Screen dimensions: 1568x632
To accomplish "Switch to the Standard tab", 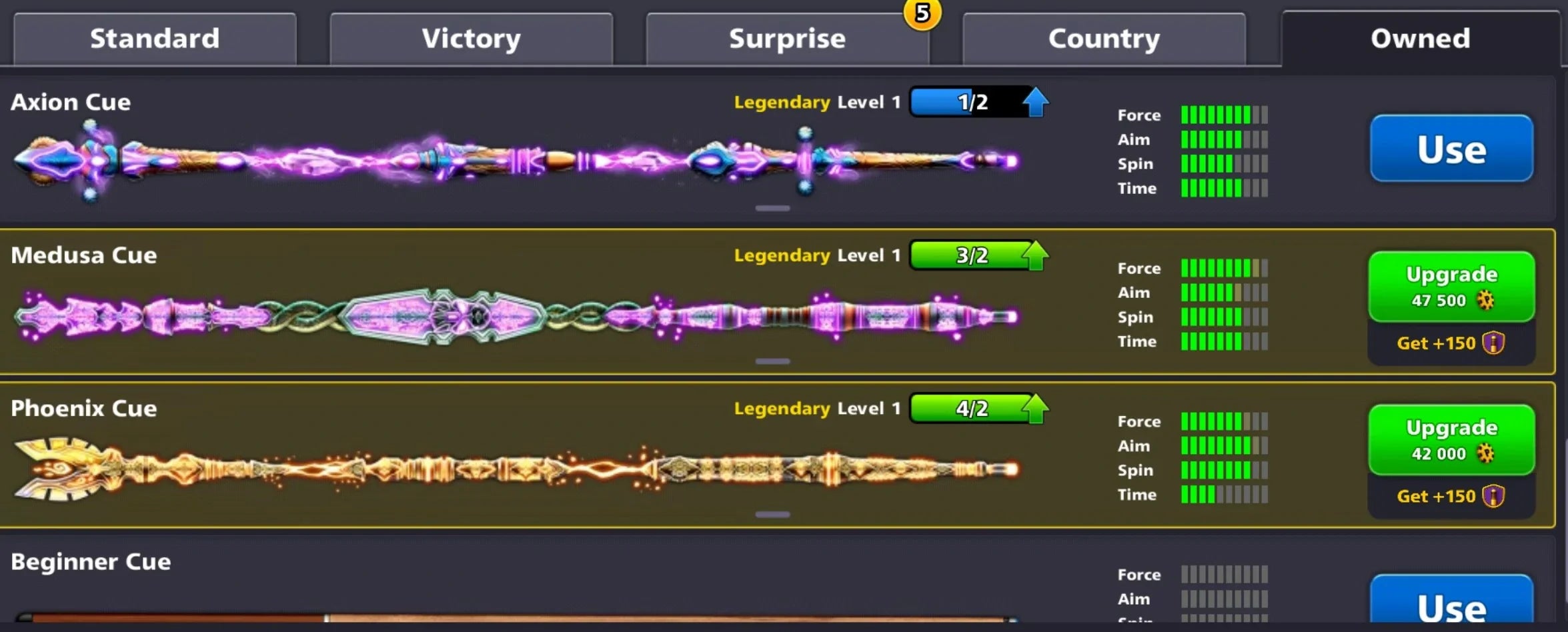I will pyautogui.click(x=155, y=38).
